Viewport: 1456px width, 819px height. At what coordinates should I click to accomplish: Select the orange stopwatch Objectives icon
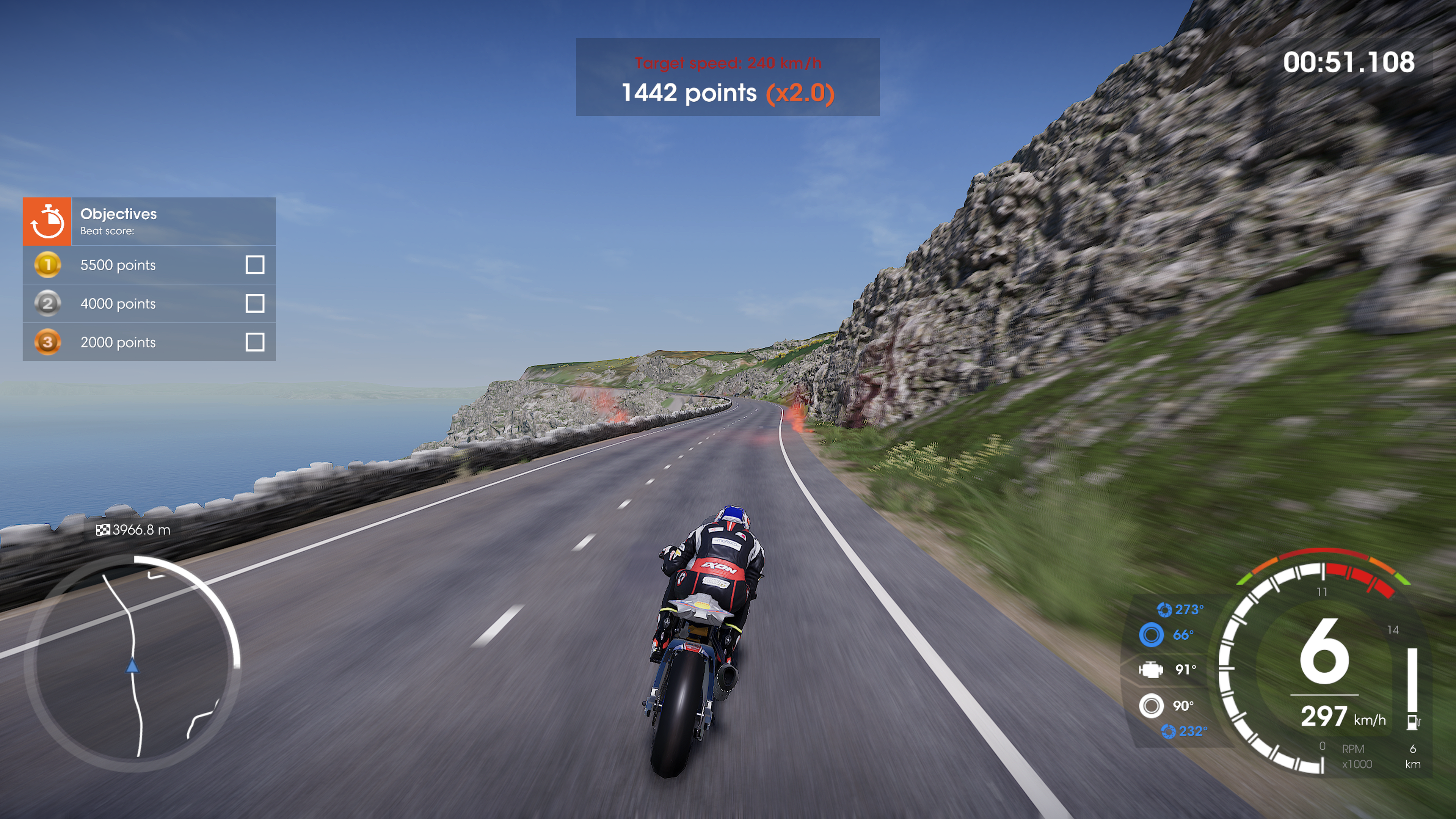47,221
